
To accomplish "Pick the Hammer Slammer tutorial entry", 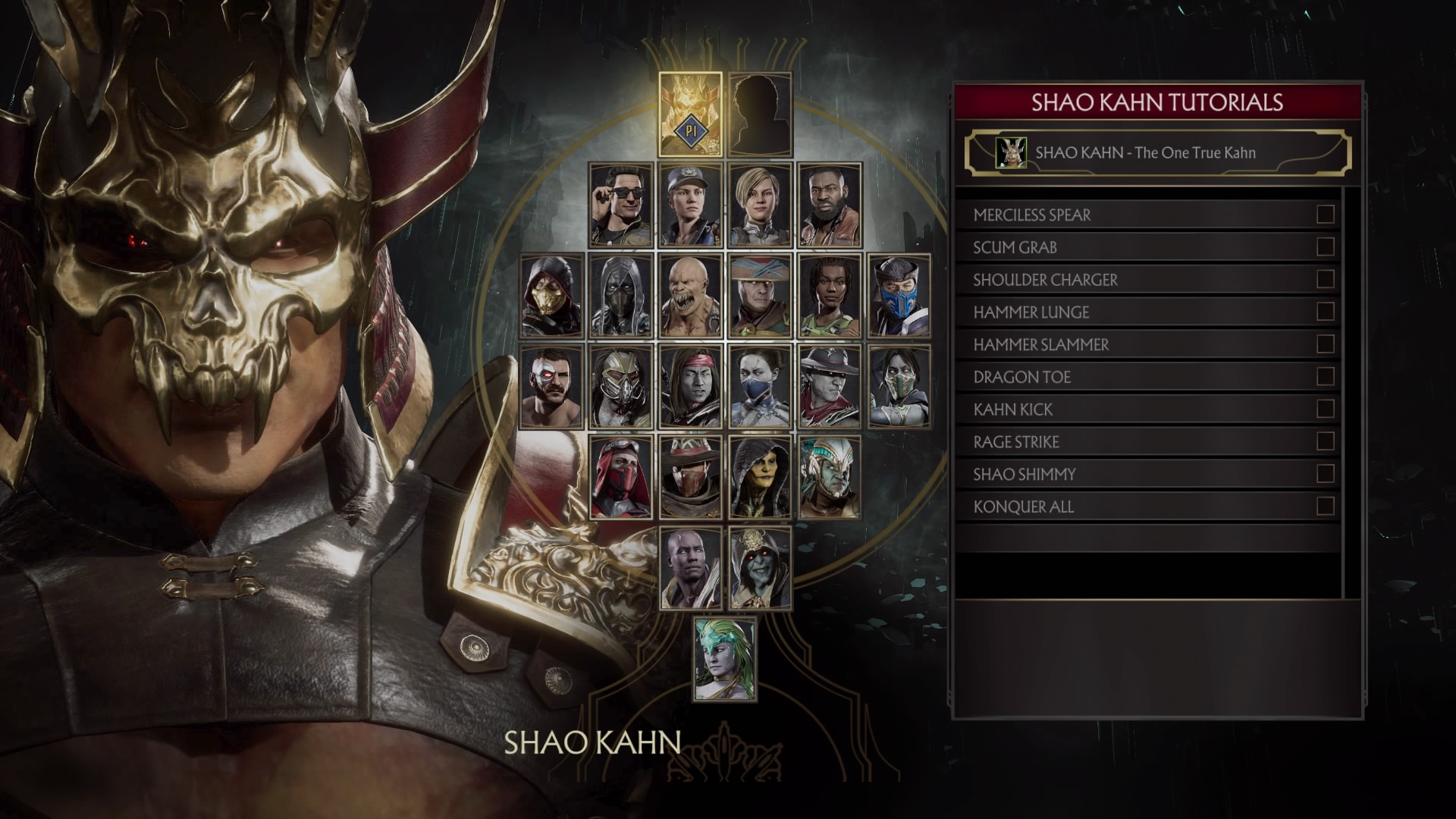I will (x=1145, y=344).
